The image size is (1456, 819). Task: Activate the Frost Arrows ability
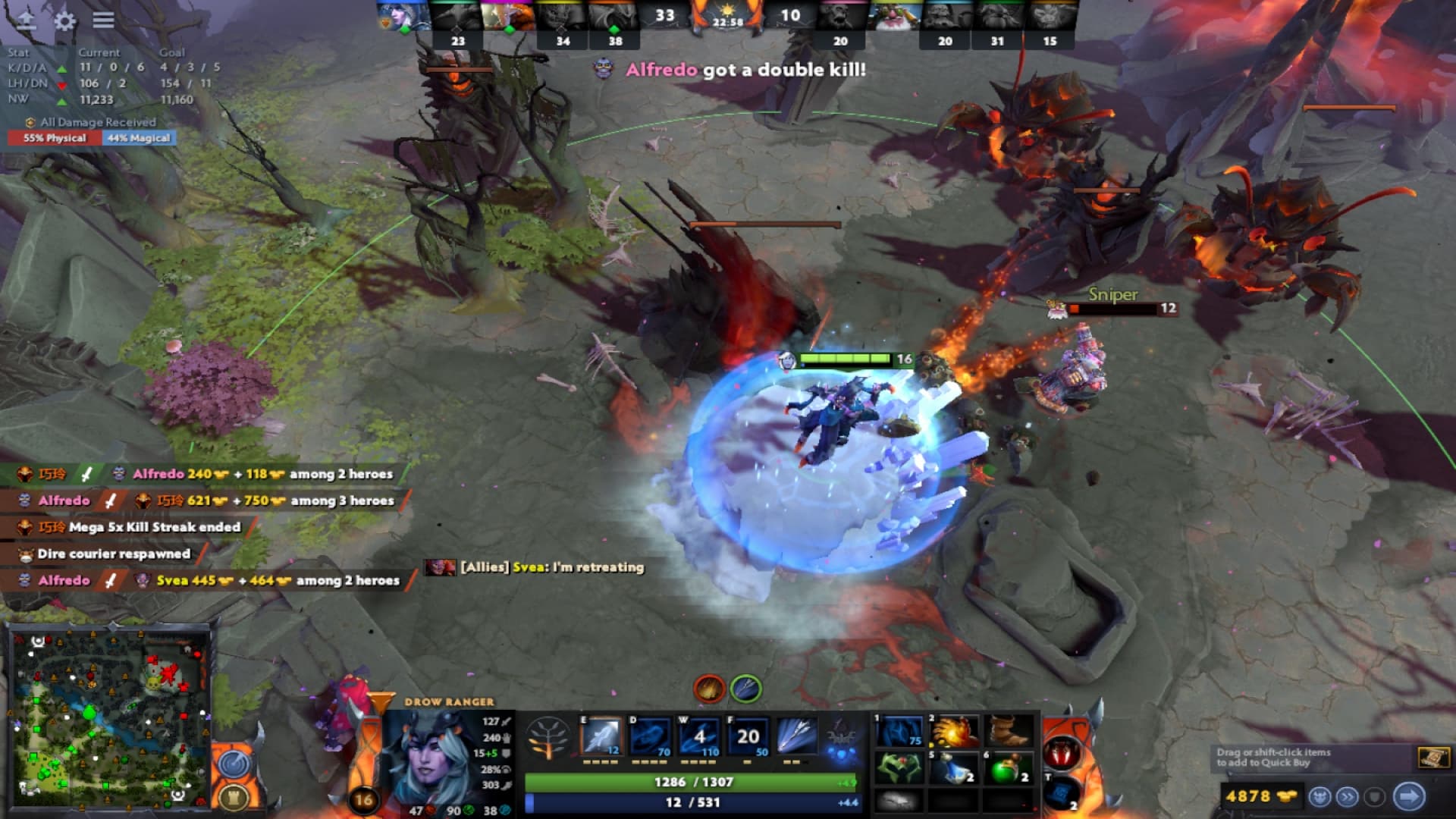(x=601, y=736)
